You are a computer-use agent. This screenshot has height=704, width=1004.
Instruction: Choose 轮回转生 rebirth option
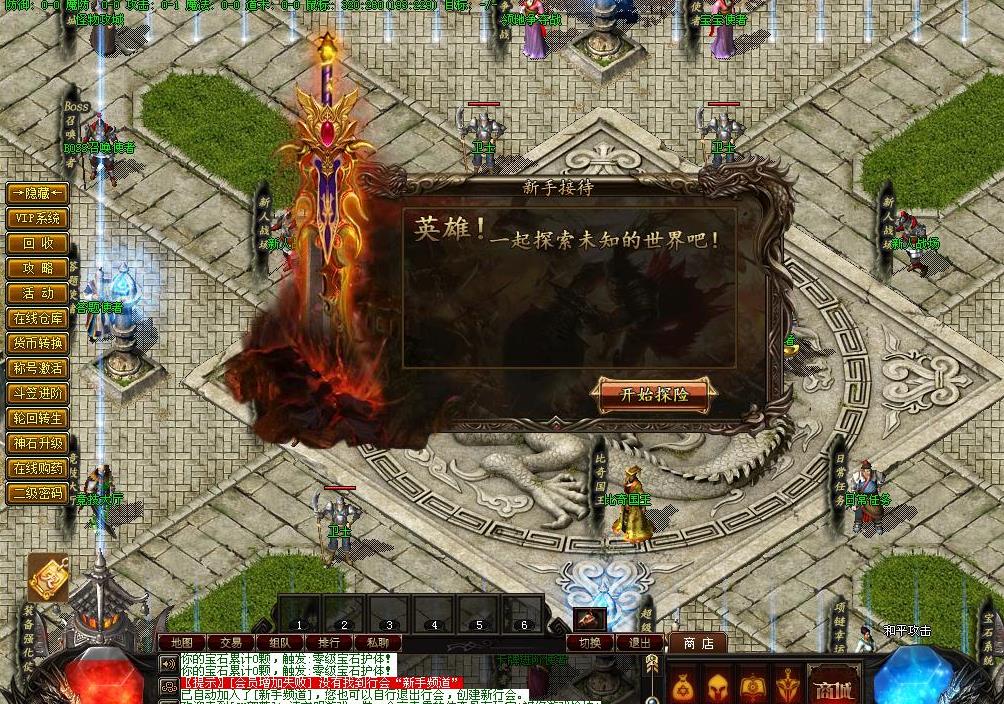[38, 418]
